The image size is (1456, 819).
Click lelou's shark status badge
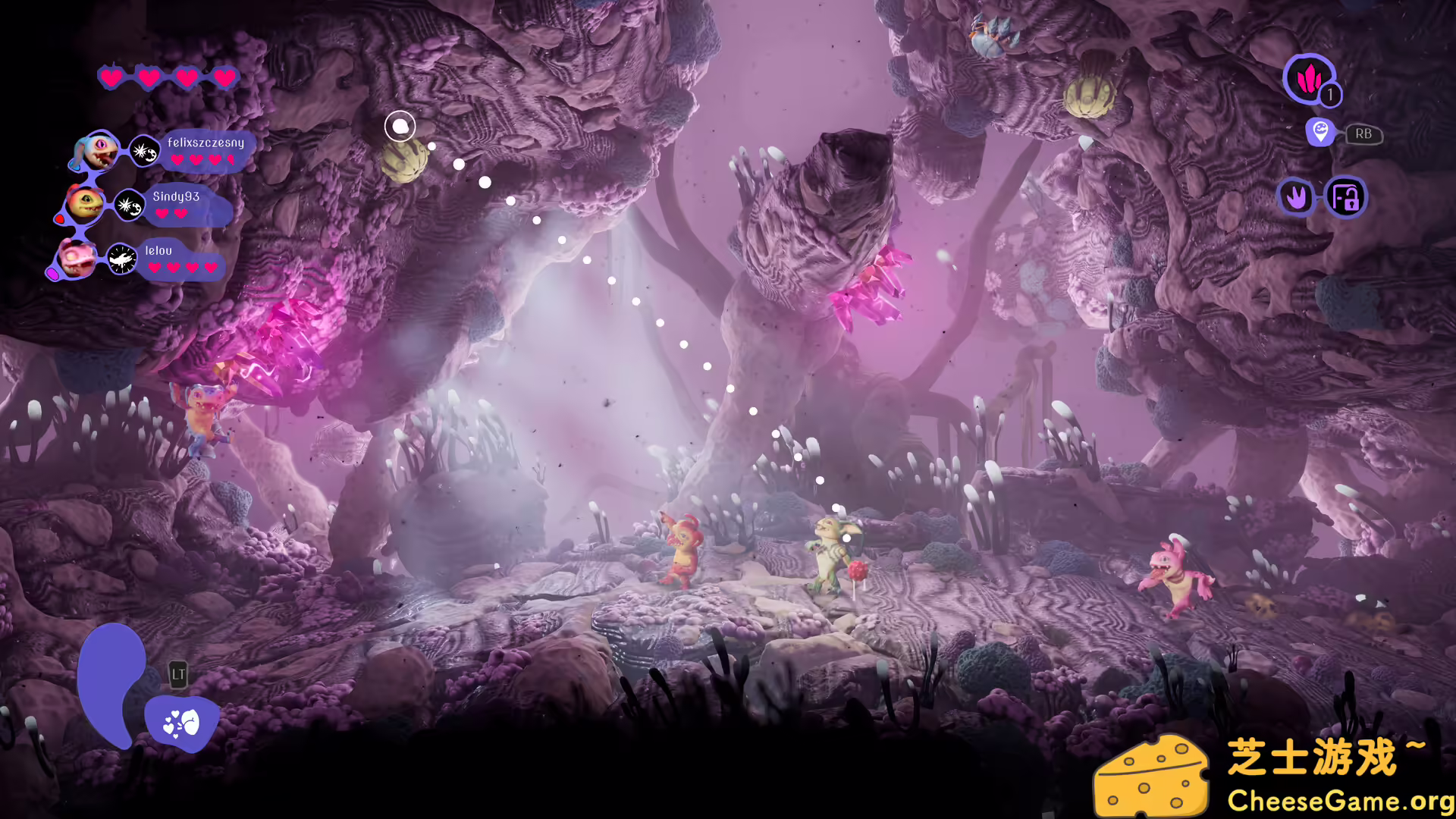(x=121, y=259)
